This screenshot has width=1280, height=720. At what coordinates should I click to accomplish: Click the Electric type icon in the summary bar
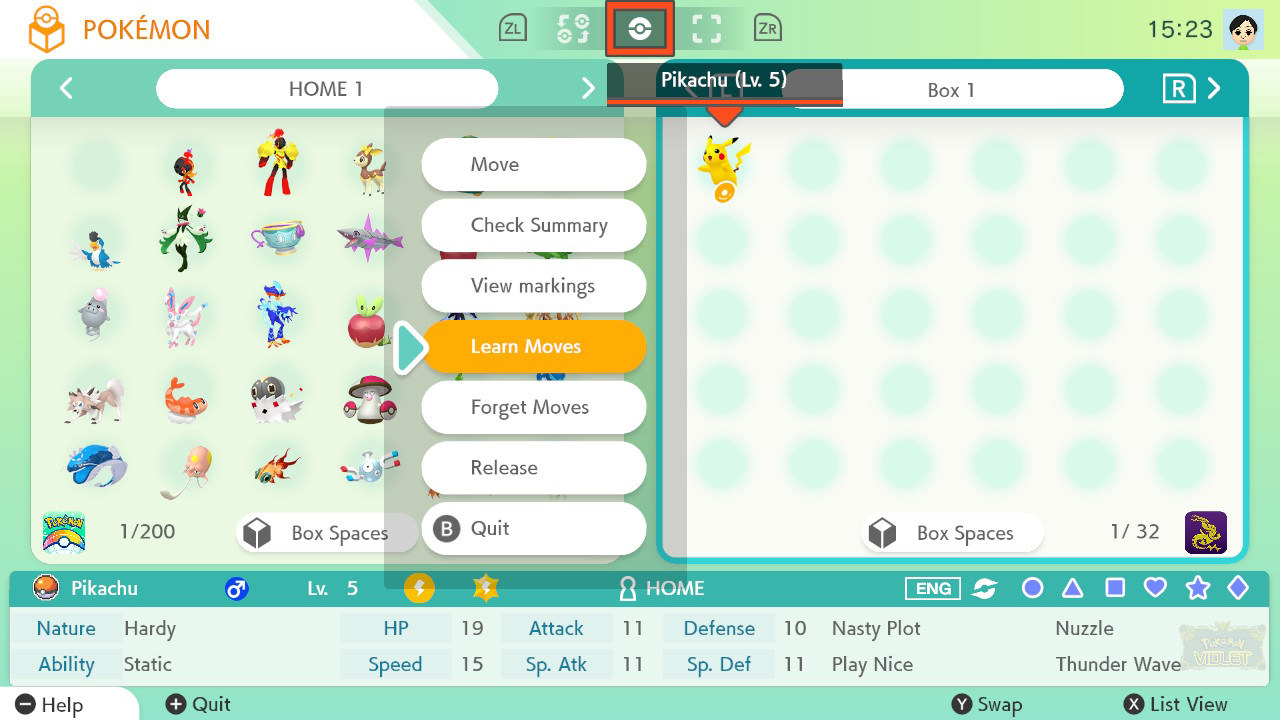click(x=419, y=589)
